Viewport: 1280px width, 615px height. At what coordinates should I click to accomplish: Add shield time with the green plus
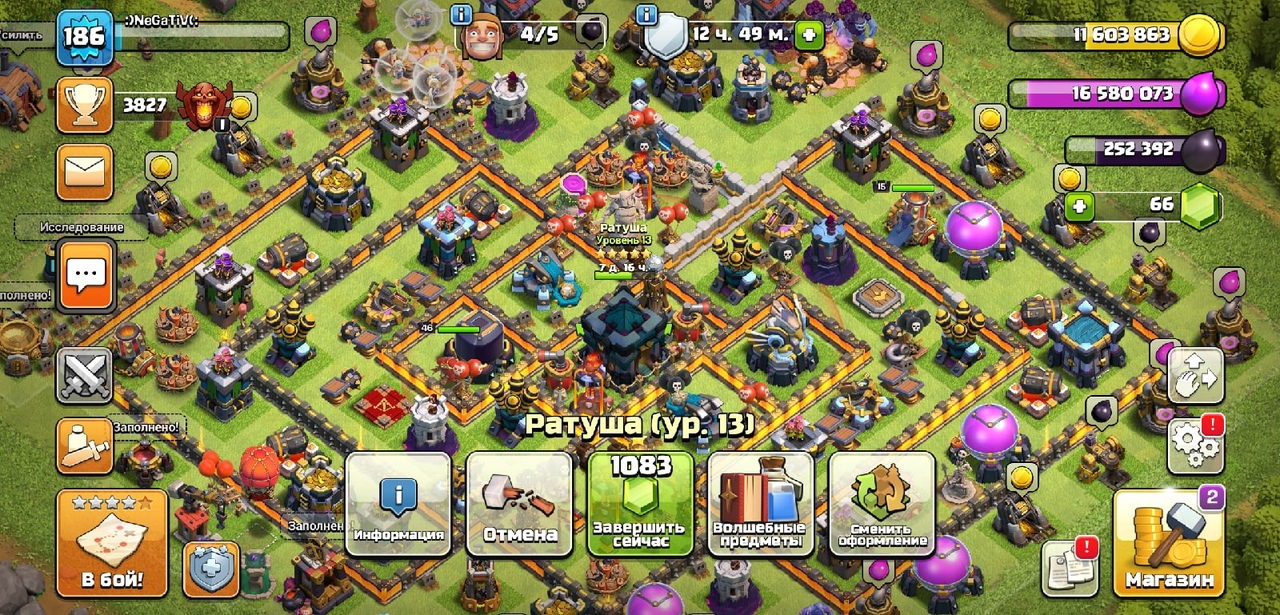click(809, 36)
